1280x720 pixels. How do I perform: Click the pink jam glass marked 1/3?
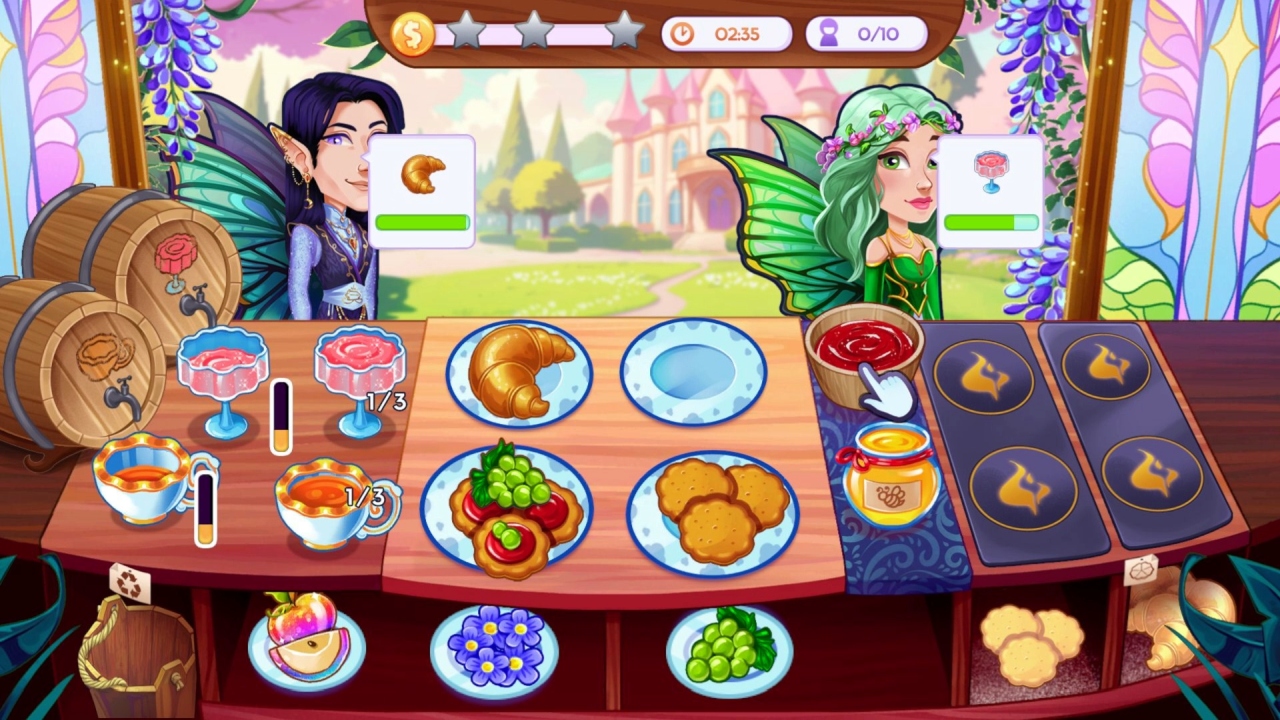[x=360, y=365]
